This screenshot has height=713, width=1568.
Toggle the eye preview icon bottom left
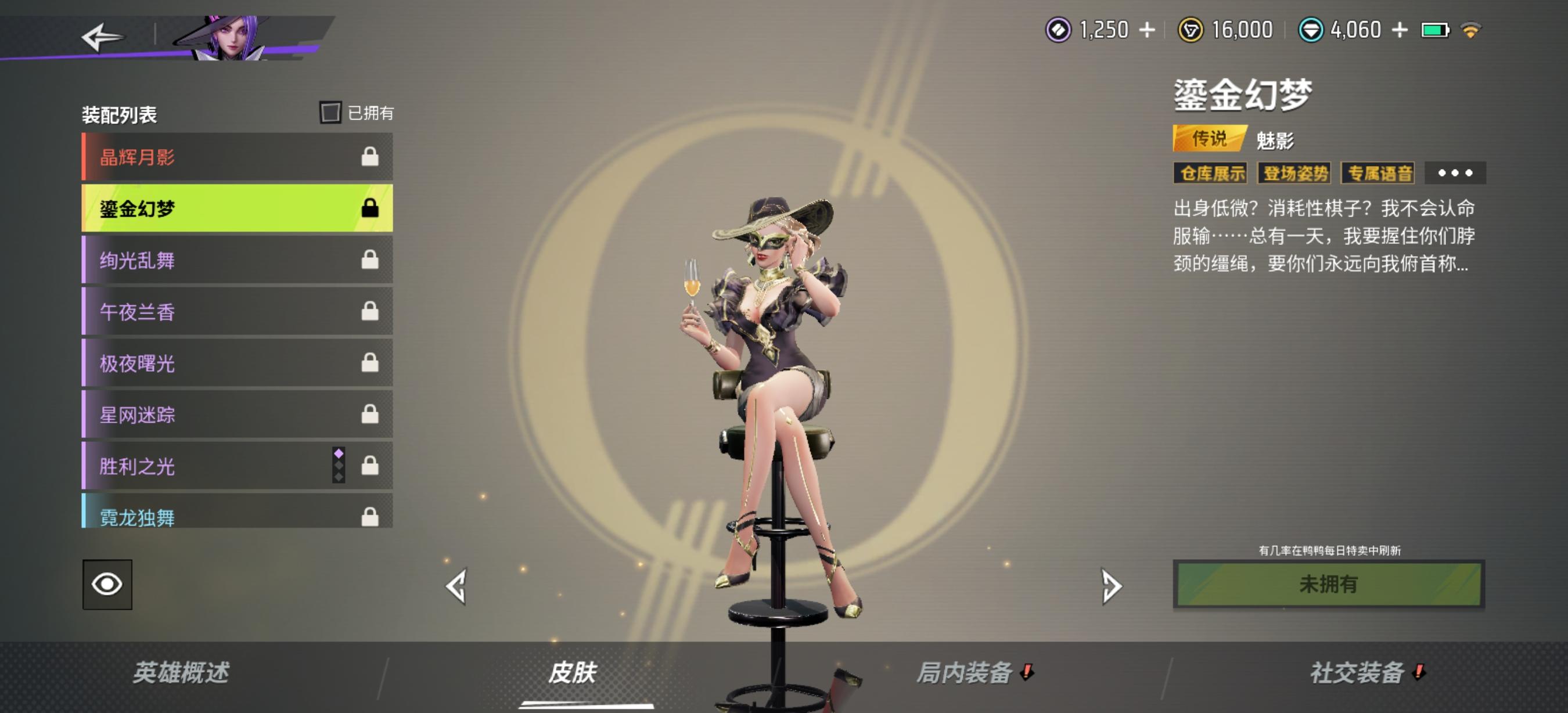107,585
